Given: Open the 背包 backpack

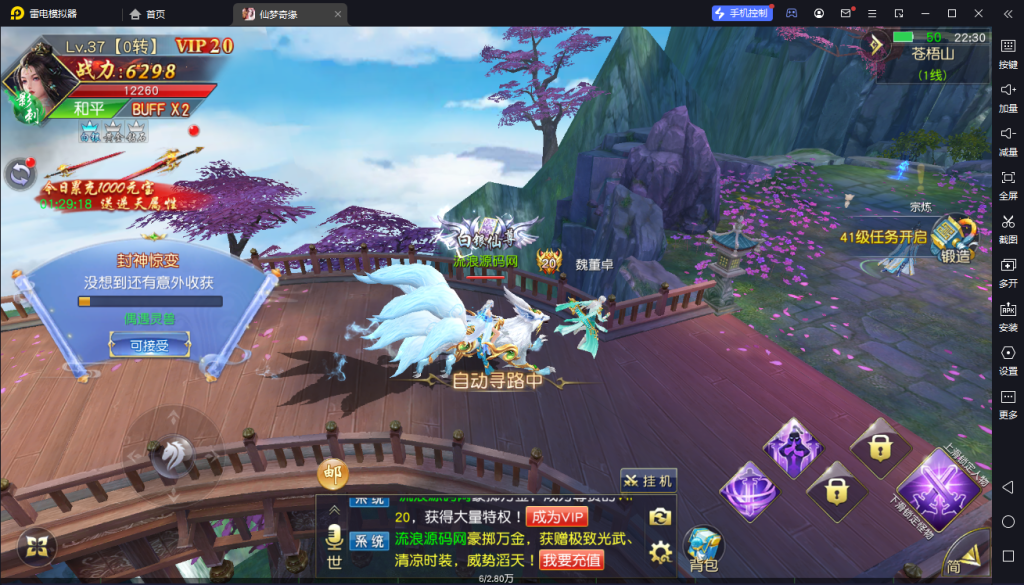Looking at the screenshot, I should (x=703, y=548).
